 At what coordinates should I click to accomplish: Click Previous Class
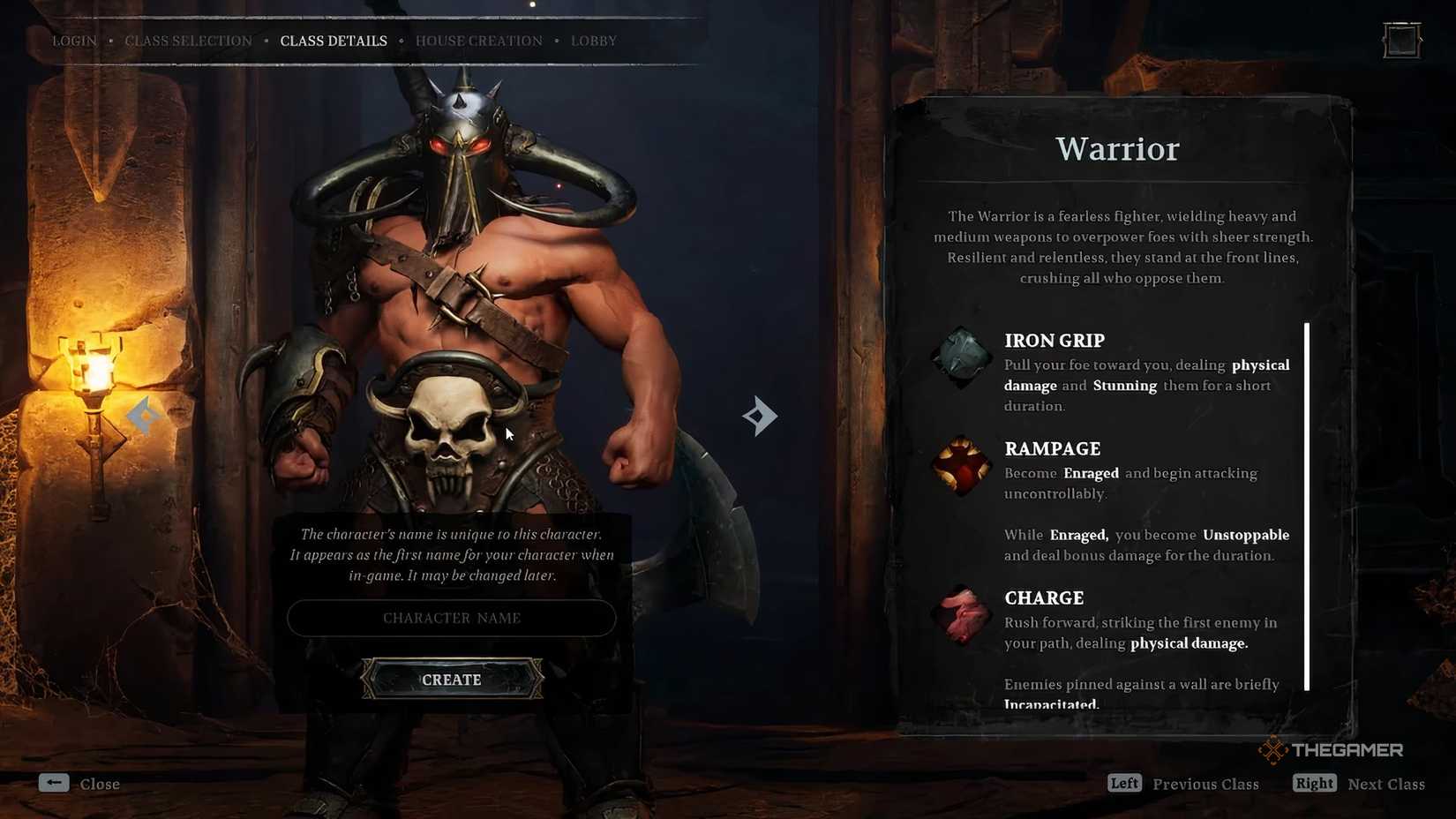pos(1206,784)
